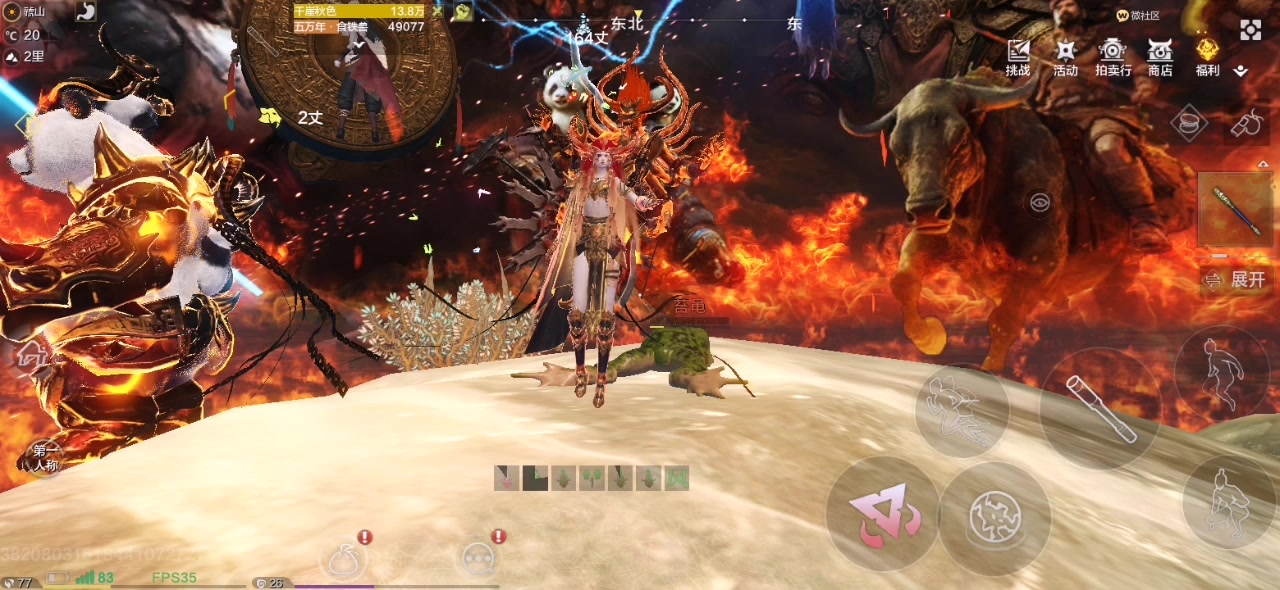1280x590 pixels.
Task: Click the four-square icon in the corner
Action: pyautogui.click(x=1251, y=30)
